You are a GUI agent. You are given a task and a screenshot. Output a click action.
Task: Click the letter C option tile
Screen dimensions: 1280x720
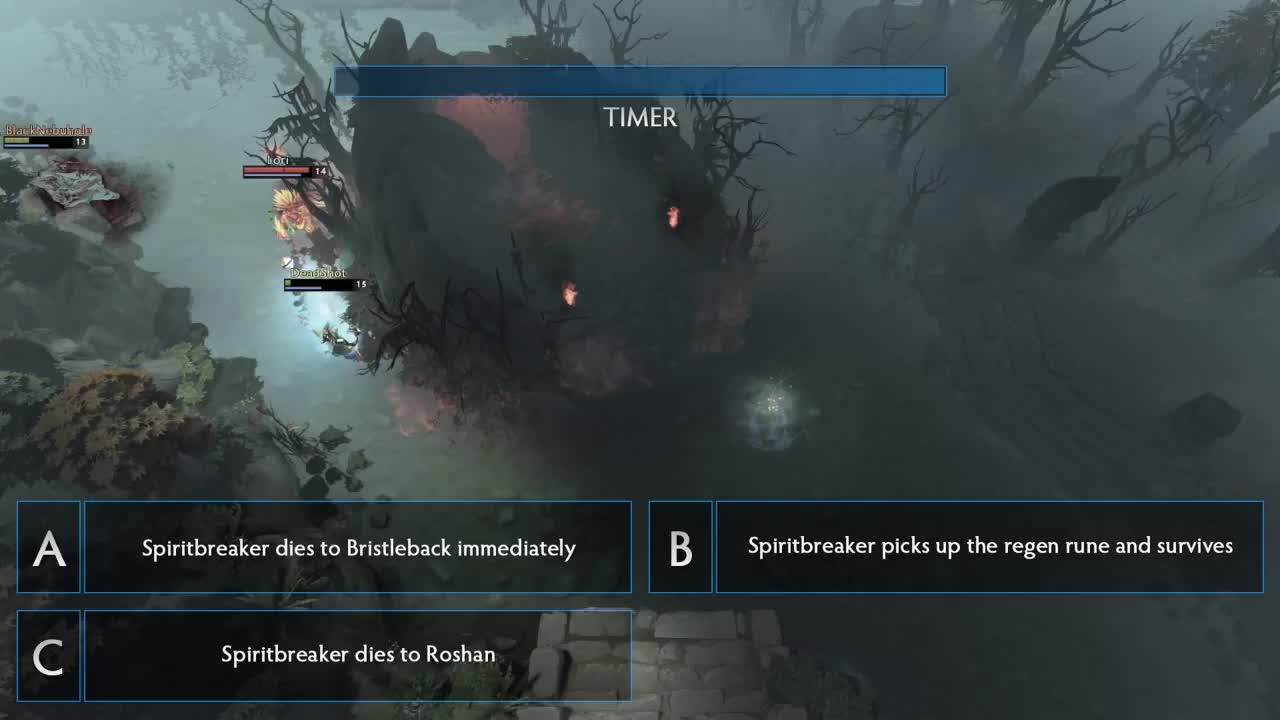49,656
